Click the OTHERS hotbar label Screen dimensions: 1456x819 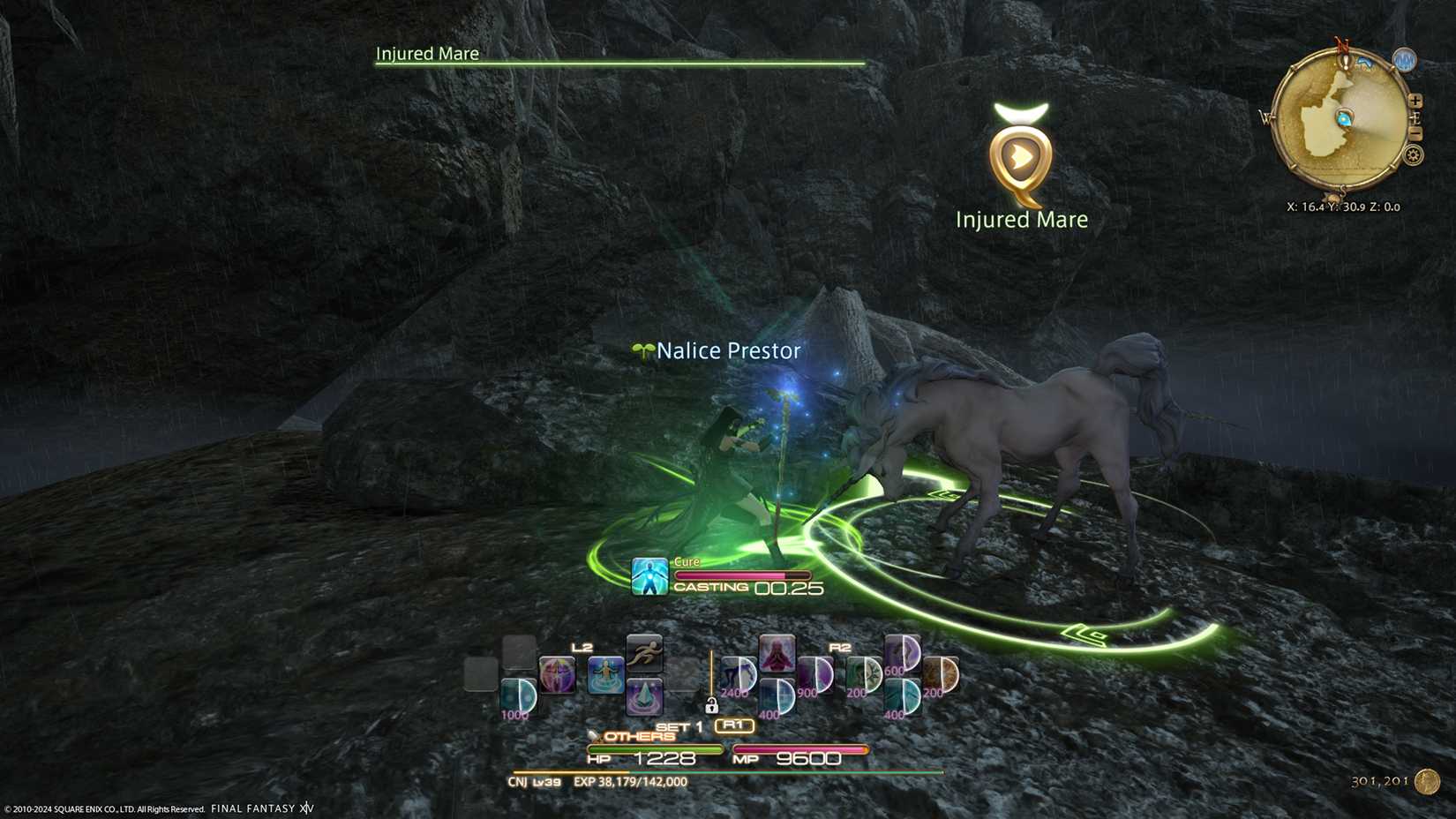click(638, 736)
